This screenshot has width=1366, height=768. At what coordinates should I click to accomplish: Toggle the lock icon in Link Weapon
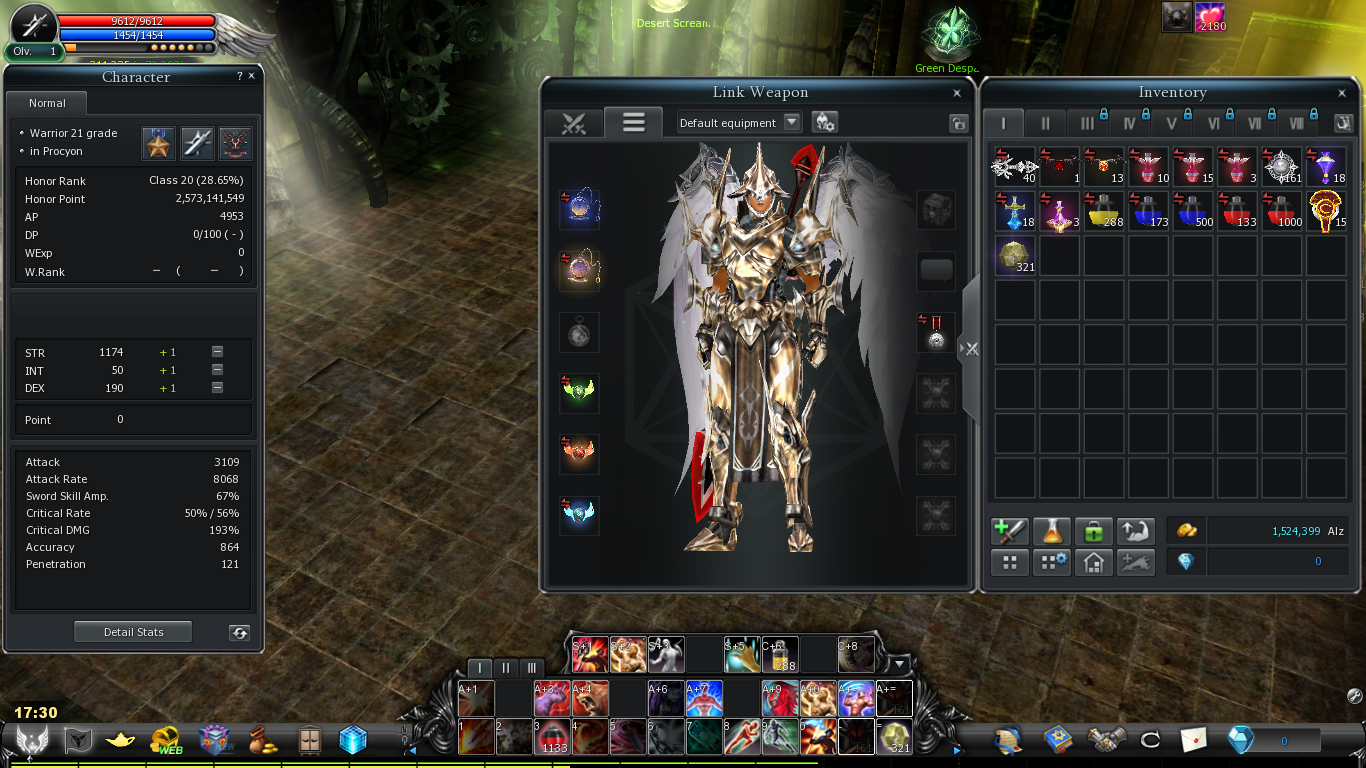(x=958, y=123)
